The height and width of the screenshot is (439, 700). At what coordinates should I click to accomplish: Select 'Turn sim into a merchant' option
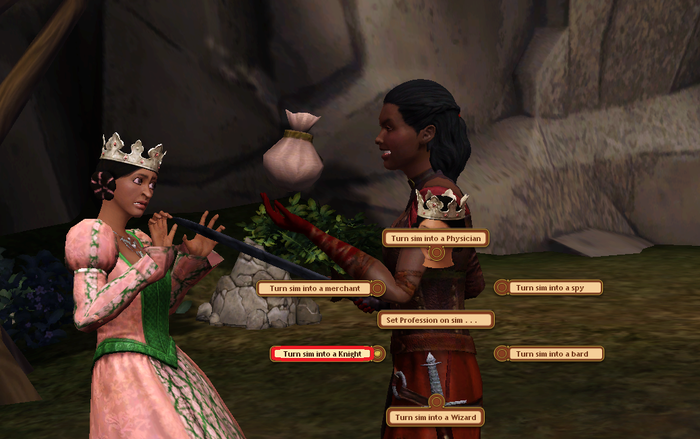315,288
